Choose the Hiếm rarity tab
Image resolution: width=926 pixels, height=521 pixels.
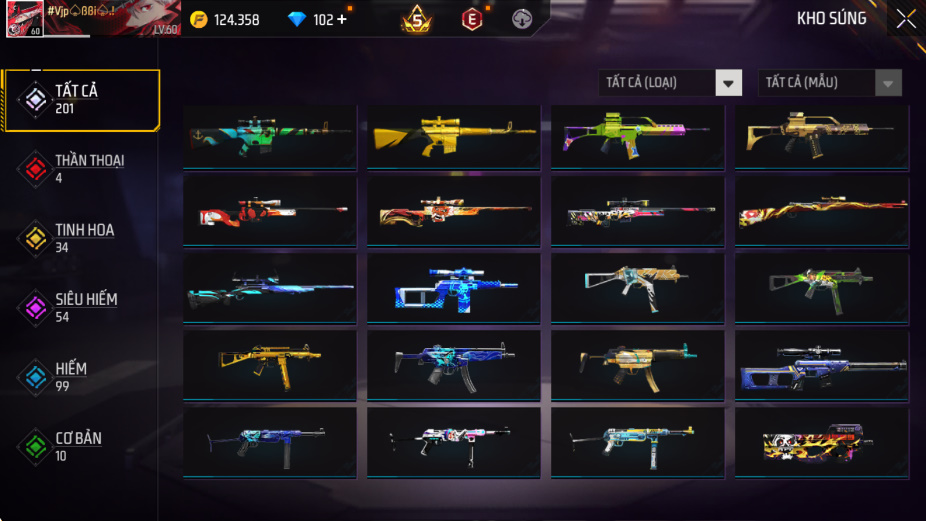[80, 377]
